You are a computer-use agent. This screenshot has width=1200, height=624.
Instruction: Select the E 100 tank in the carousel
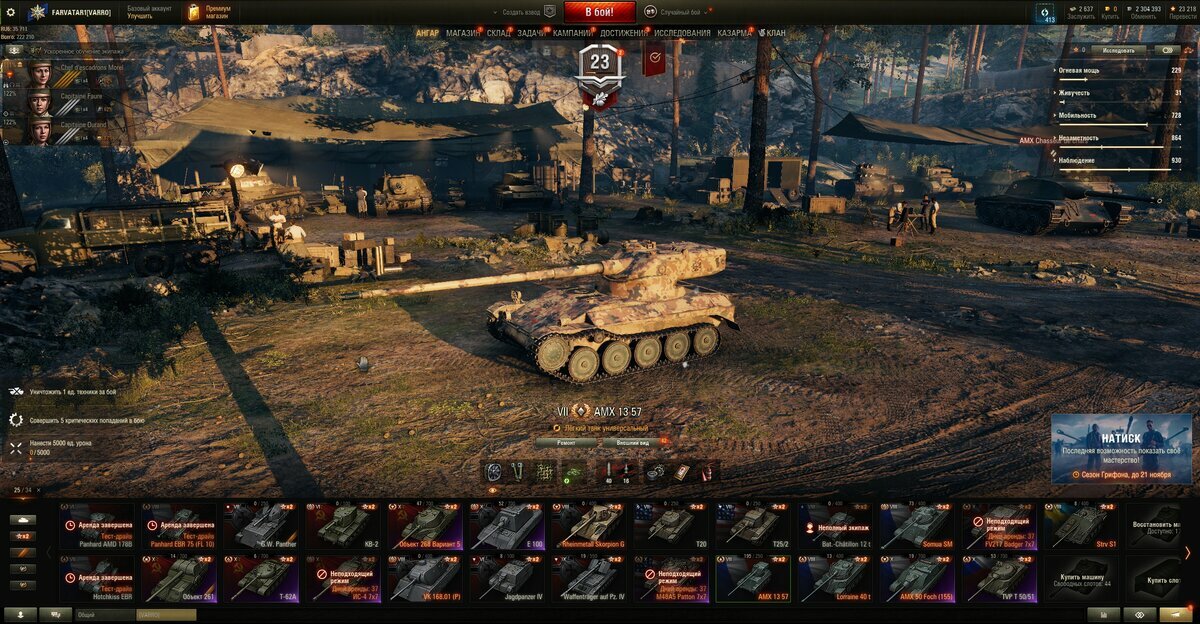point(507,525)
